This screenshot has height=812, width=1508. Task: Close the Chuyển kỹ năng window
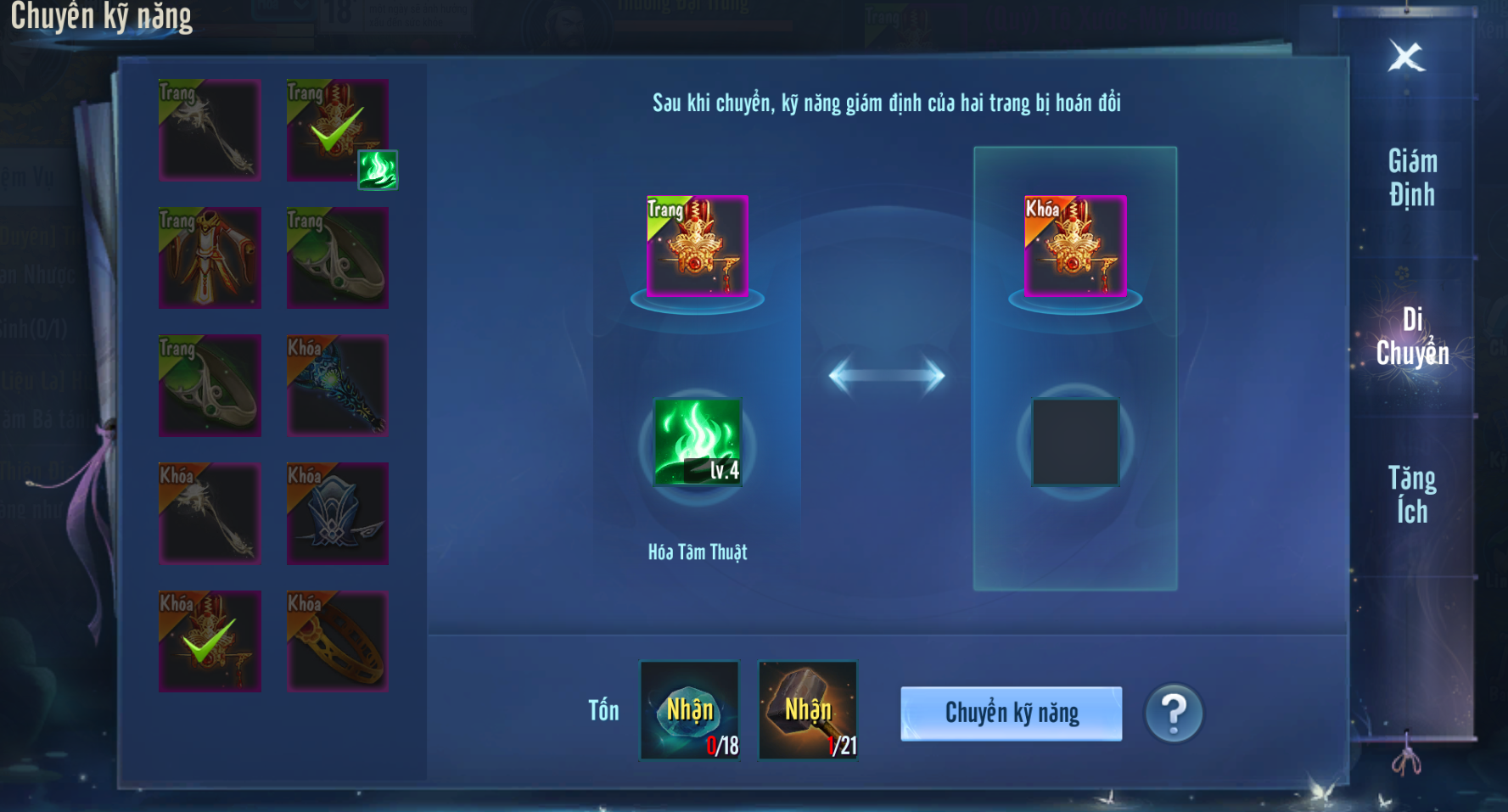pos(1405,57)
